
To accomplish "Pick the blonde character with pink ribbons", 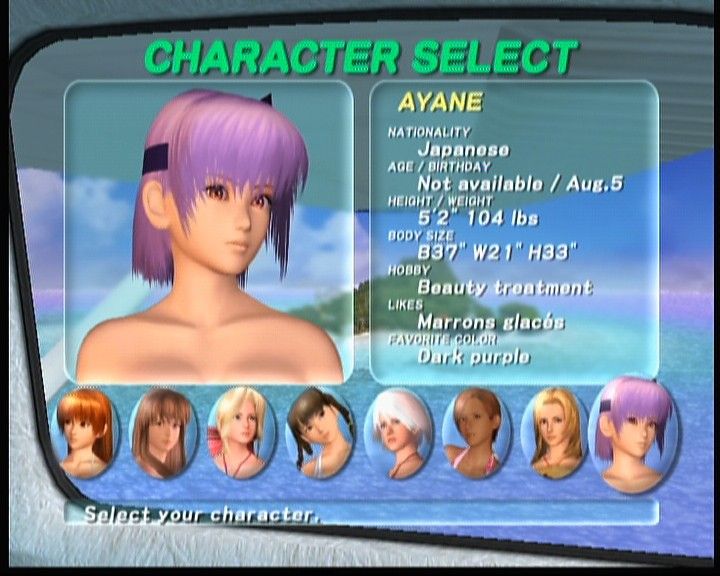I will pyautogui.click(x=241, y=433).
